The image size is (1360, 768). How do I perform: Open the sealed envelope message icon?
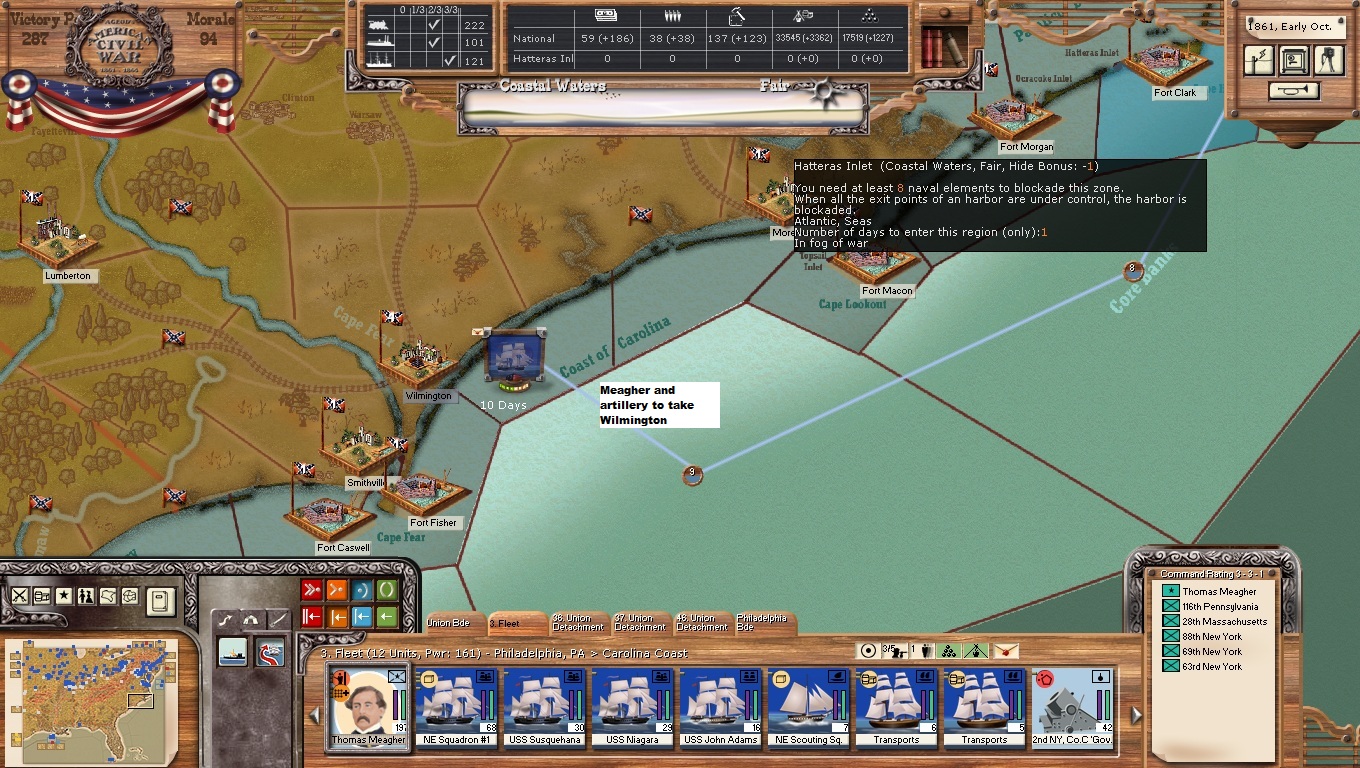tap(1006, 652)
